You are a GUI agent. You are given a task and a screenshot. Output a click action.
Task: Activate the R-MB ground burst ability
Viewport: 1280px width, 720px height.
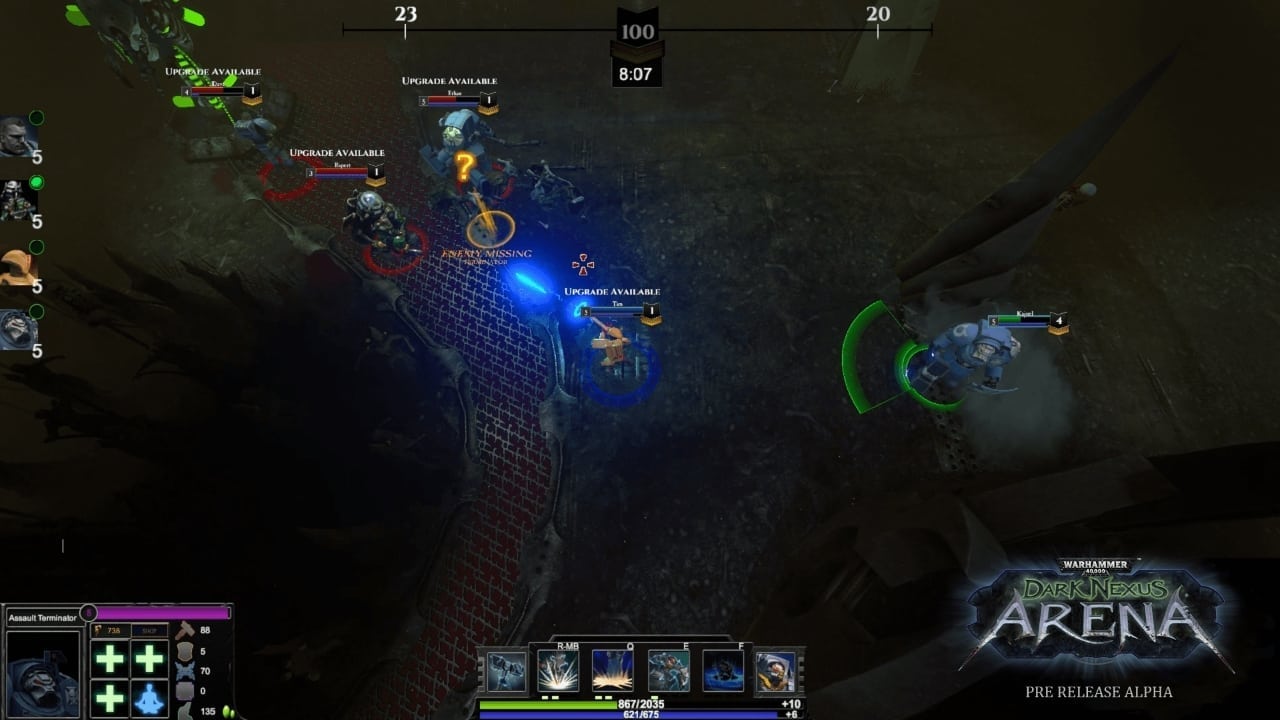click(558, 670)
